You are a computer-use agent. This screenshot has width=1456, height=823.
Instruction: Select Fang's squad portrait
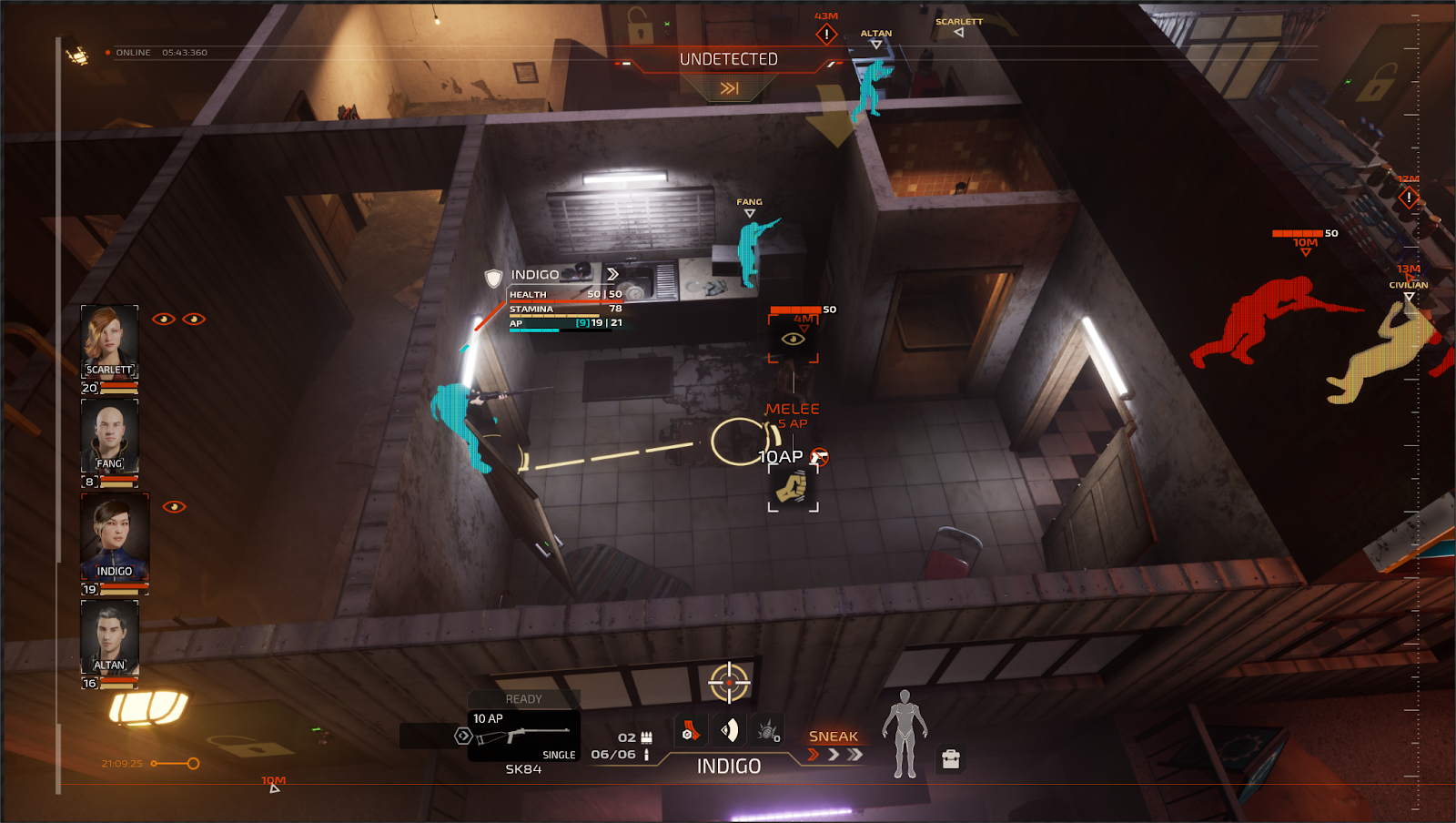[x=109, y=435]
